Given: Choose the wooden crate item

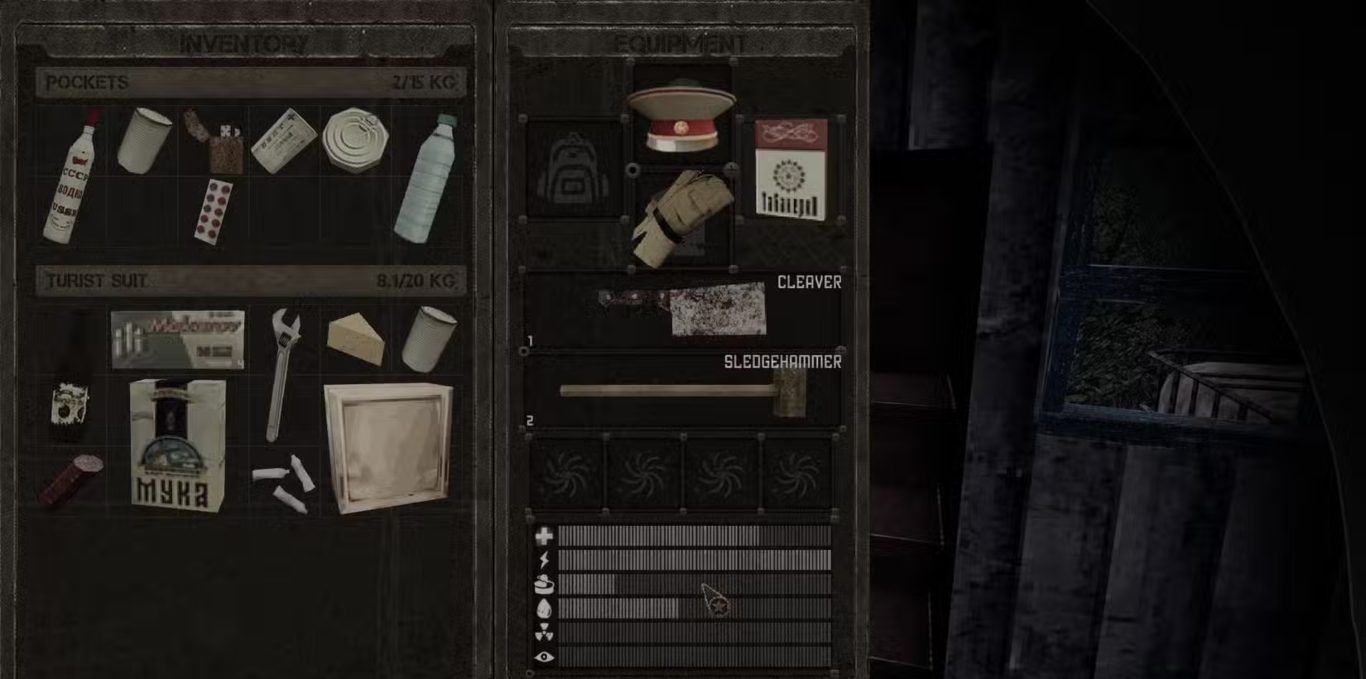Looking at the screenshot, I should pos(388,445).
